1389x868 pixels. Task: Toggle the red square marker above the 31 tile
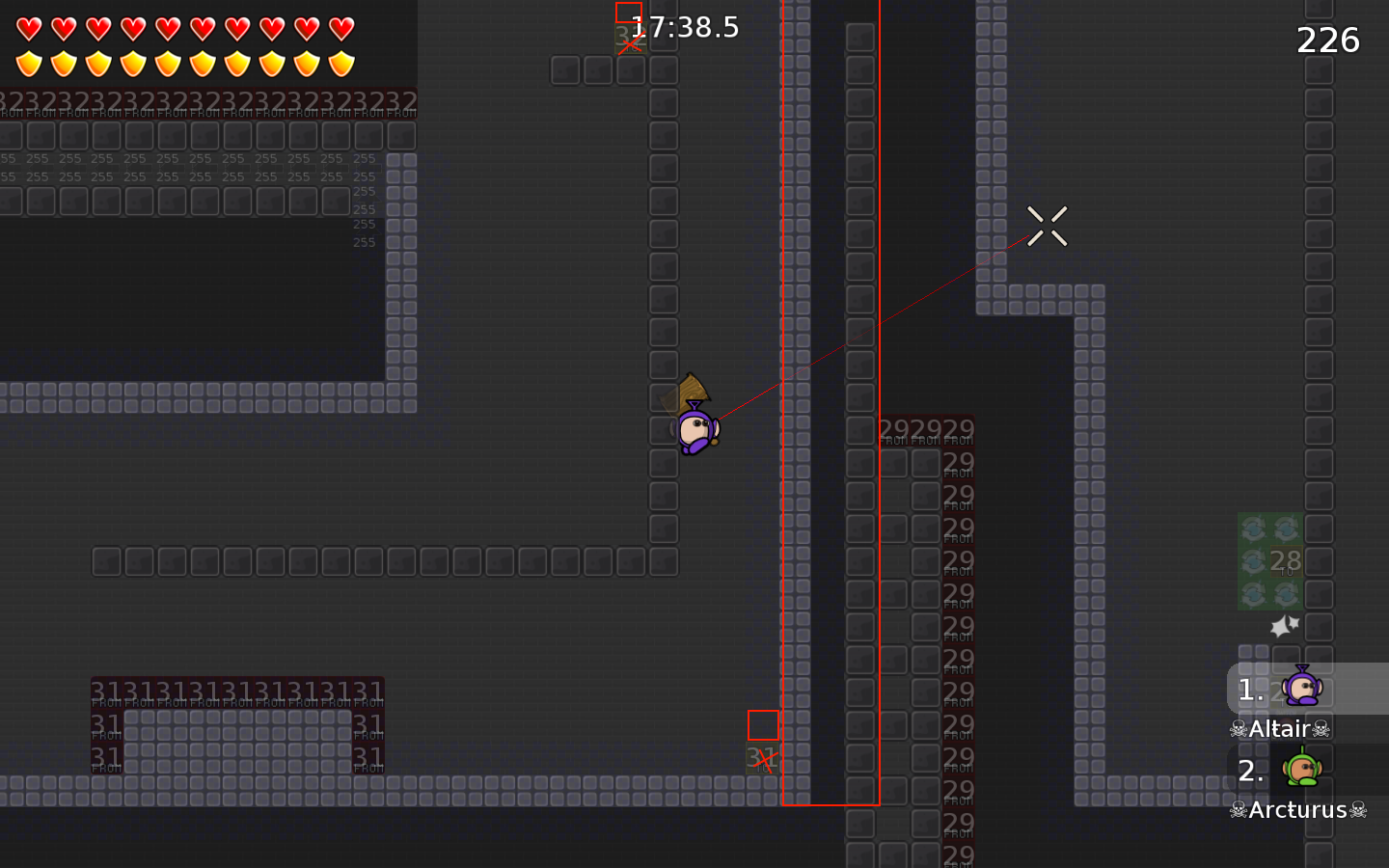coord(763,724)
